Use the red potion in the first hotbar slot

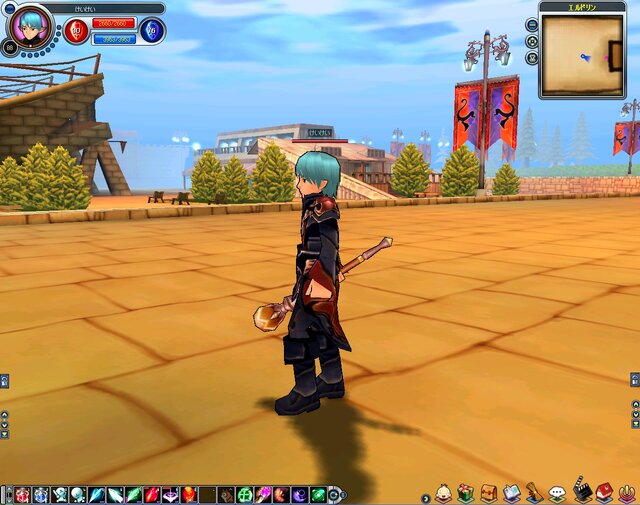tap(22, 495)
